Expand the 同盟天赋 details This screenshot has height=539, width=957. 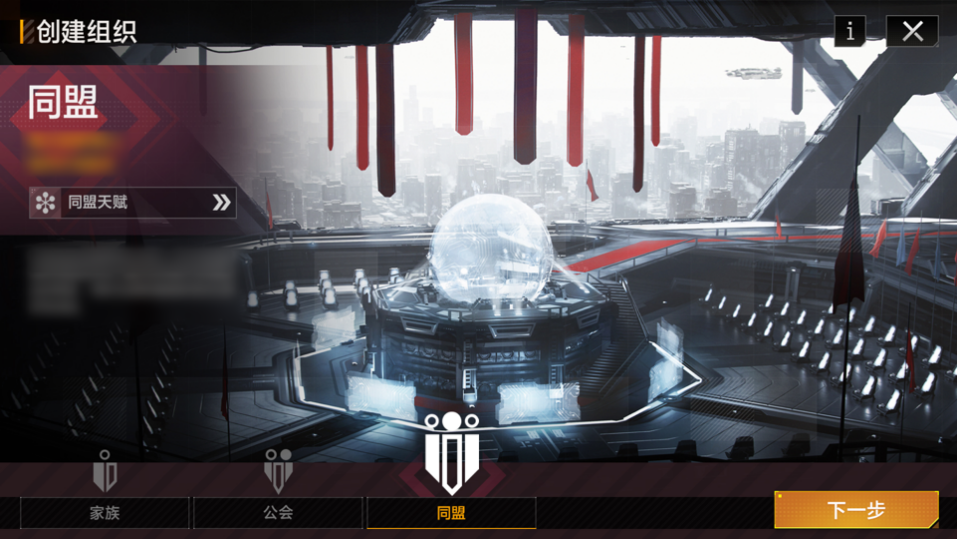[x=133, y=203]
